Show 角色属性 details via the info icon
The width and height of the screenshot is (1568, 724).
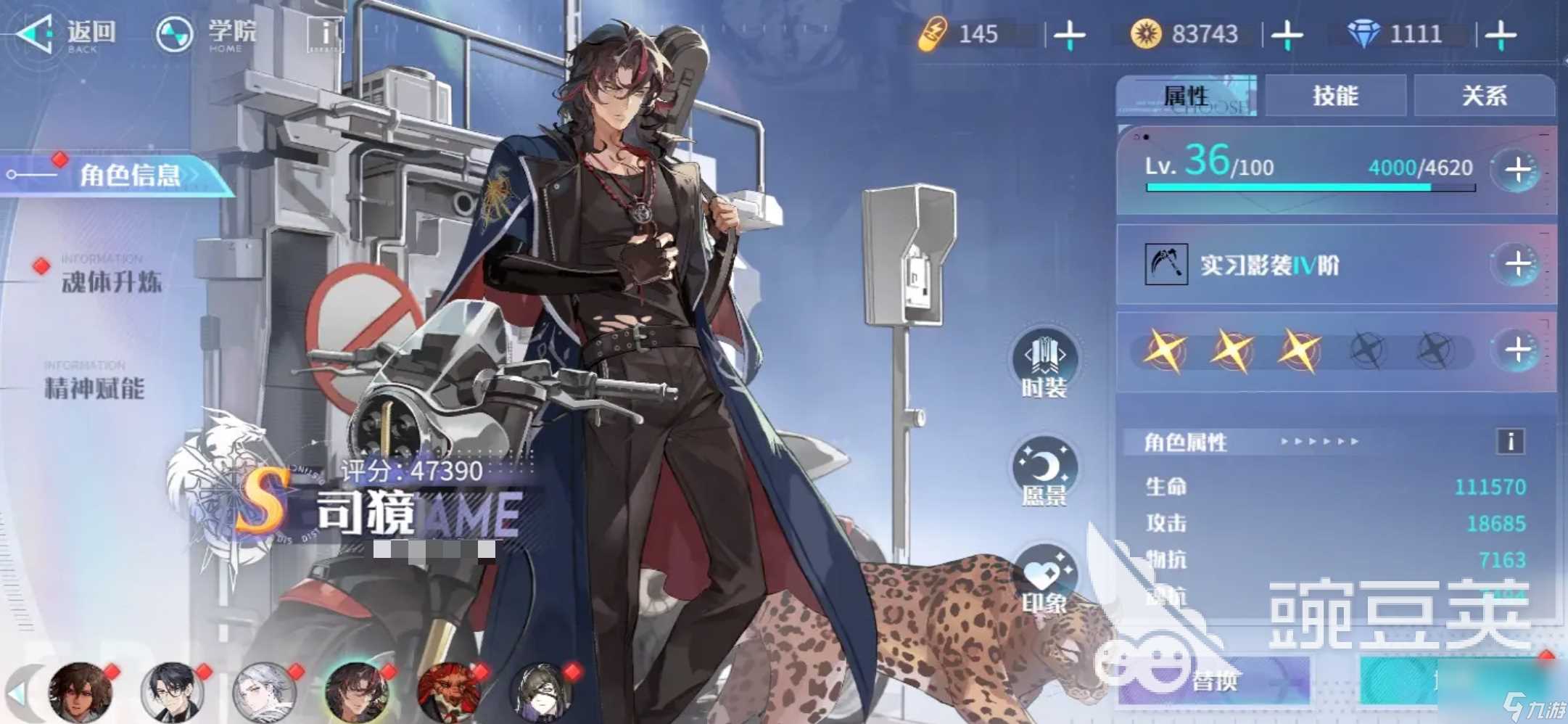point(1511,441)
